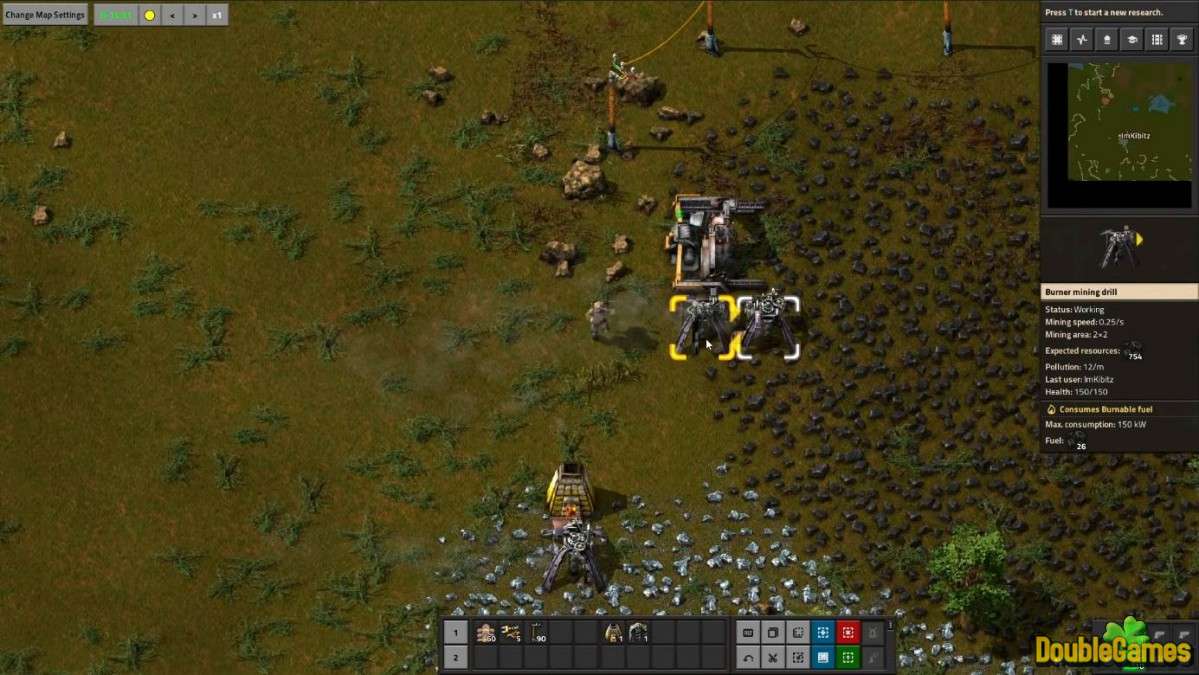Select the burner mining drill hotbar slot
This screenshot has height=675, width=1199.
(x=637, y=632)
